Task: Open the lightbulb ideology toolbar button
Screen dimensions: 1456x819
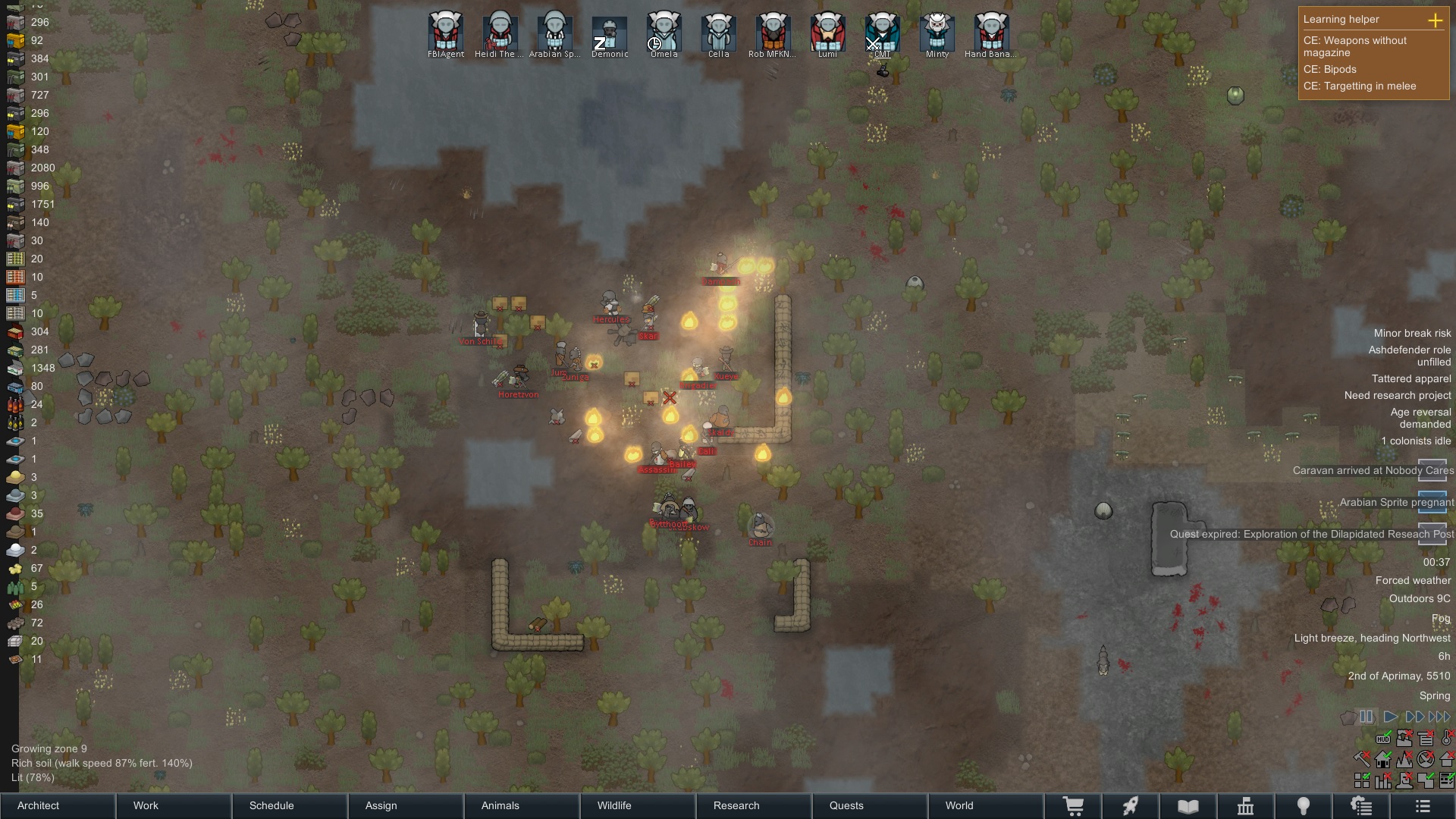Action: pyautogui.click(x=1303, y=806)
